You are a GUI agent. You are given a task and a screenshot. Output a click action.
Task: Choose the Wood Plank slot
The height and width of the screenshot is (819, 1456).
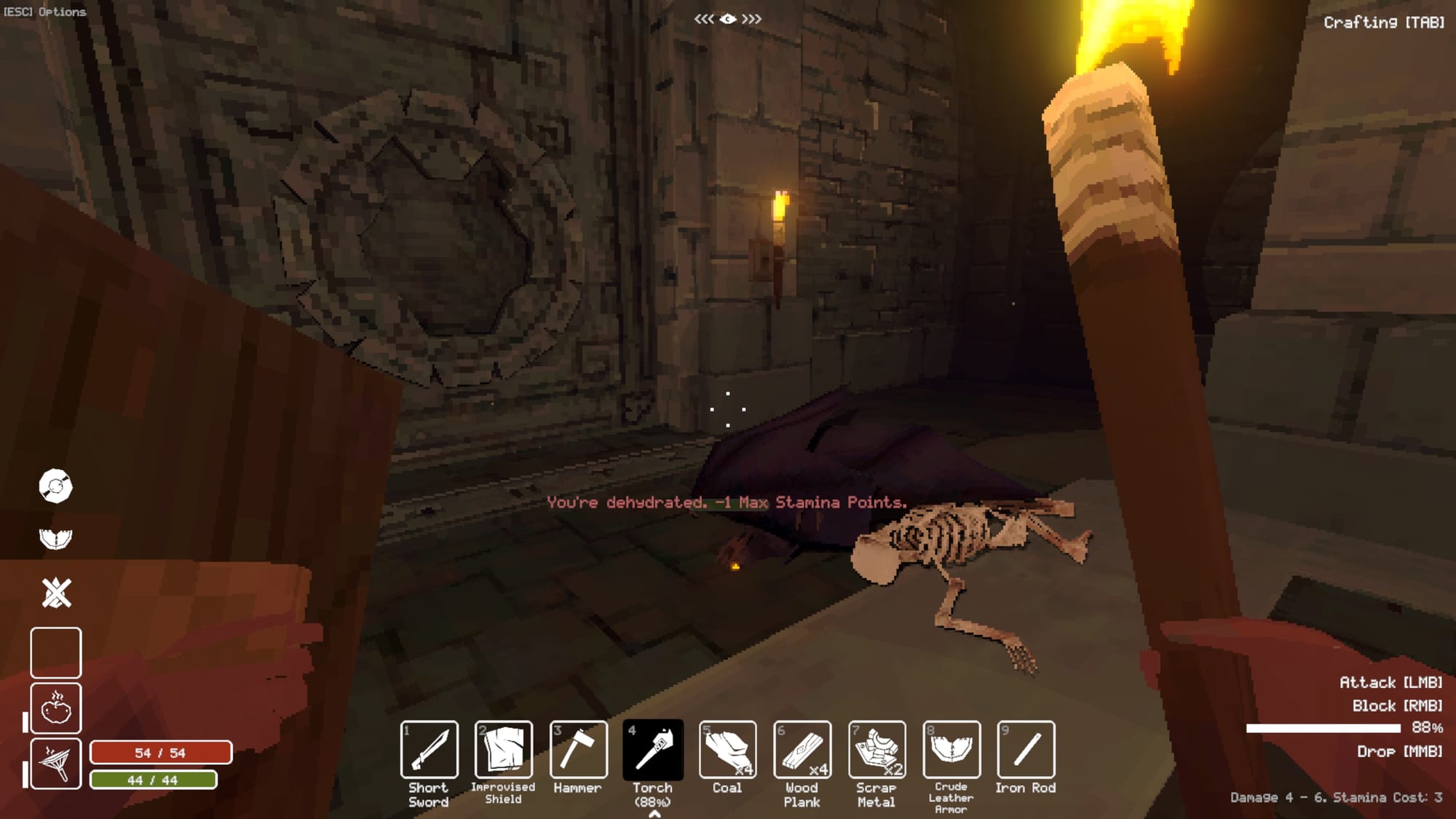click(x=802, y=750)
